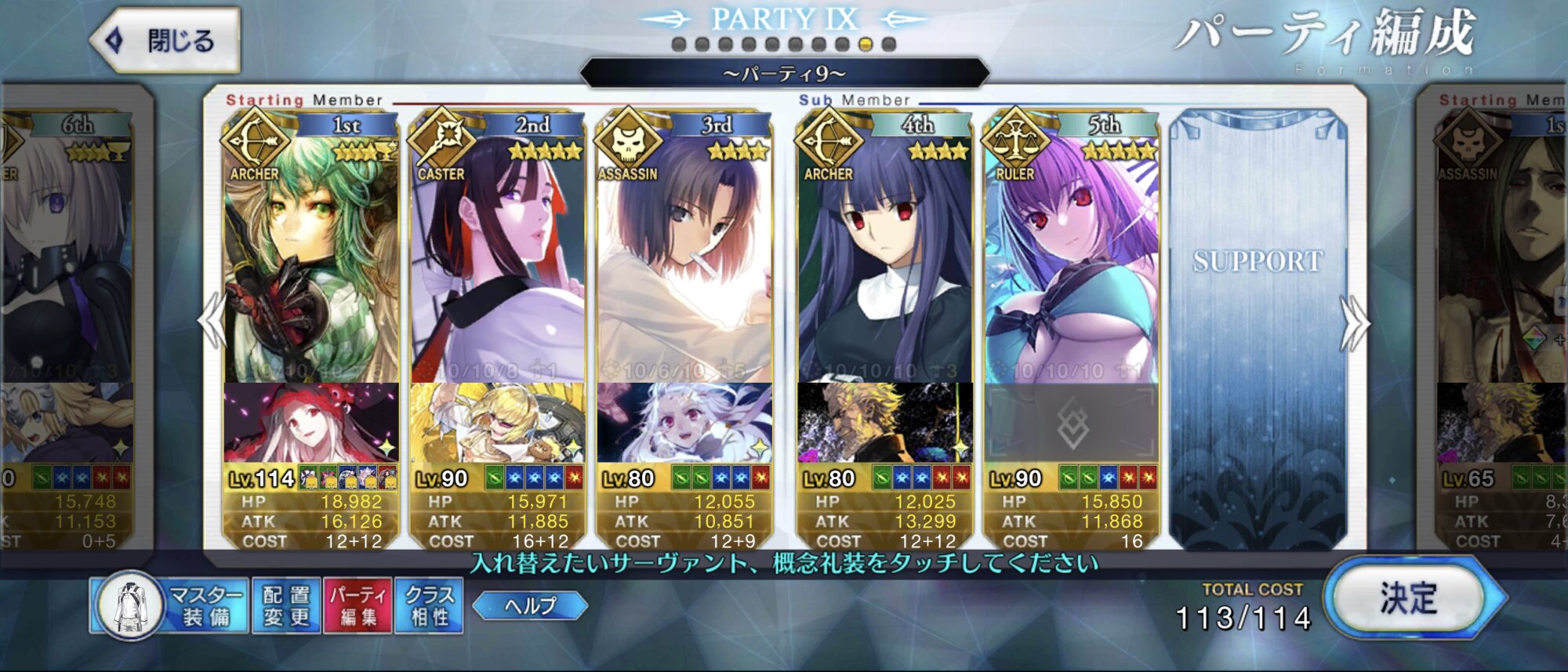Open the Master equipment menu

click(170, 605)
